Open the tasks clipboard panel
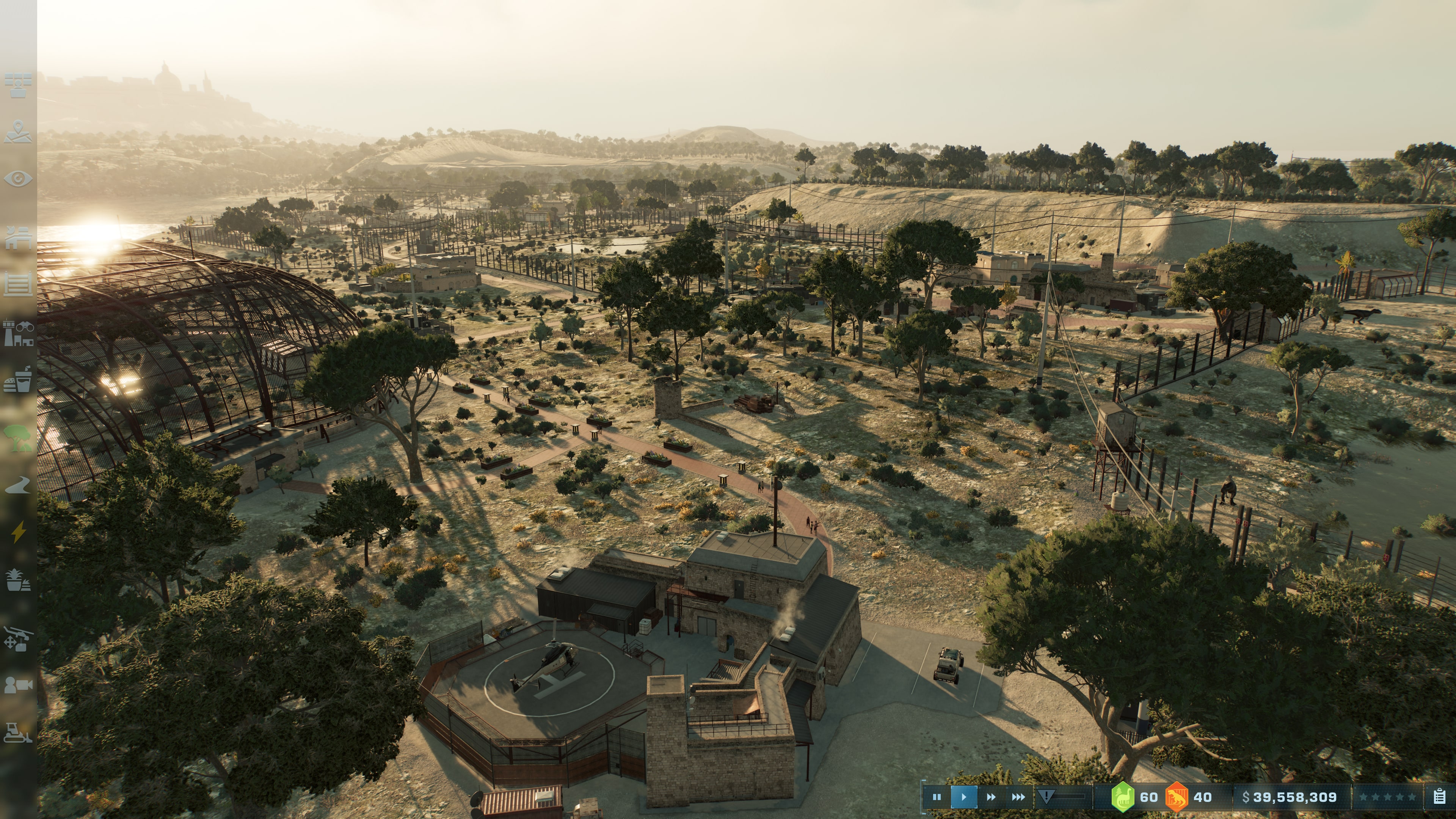The image size is (1456, 819). point(1440,796)
